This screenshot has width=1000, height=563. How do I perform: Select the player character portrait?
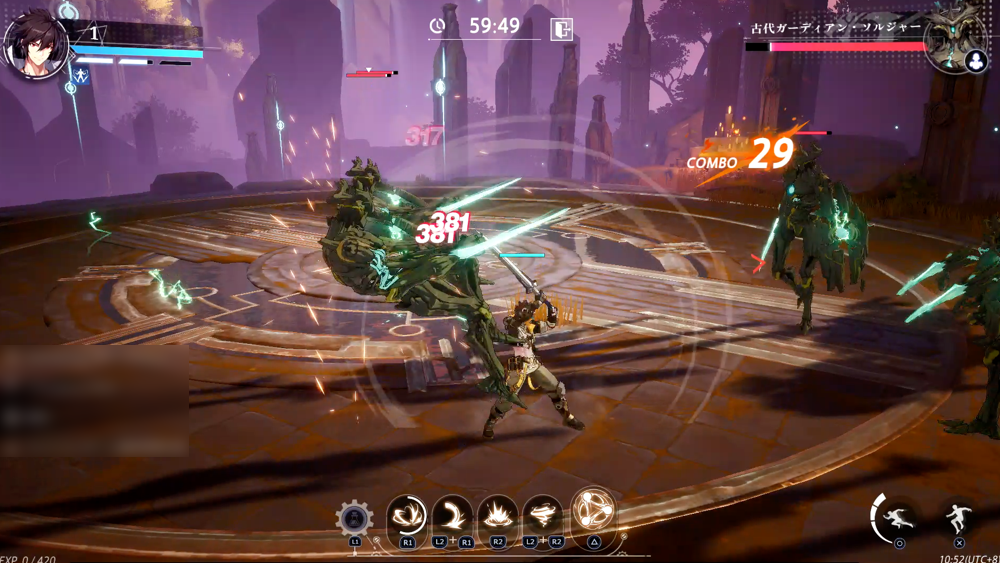[x=37, y=46]
